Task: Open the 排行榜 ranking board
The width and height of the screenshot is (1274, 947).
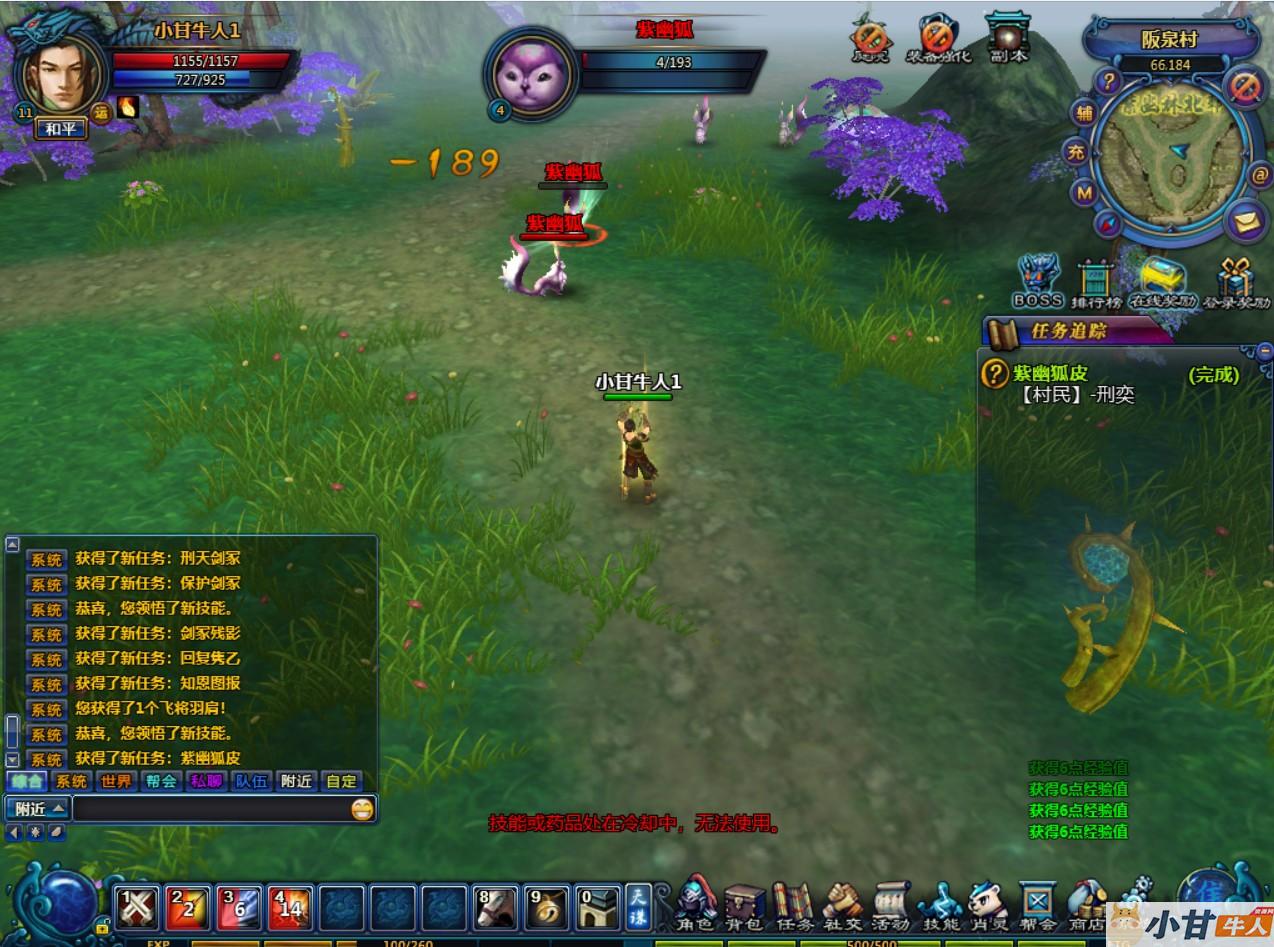Action: (1096, 283)
